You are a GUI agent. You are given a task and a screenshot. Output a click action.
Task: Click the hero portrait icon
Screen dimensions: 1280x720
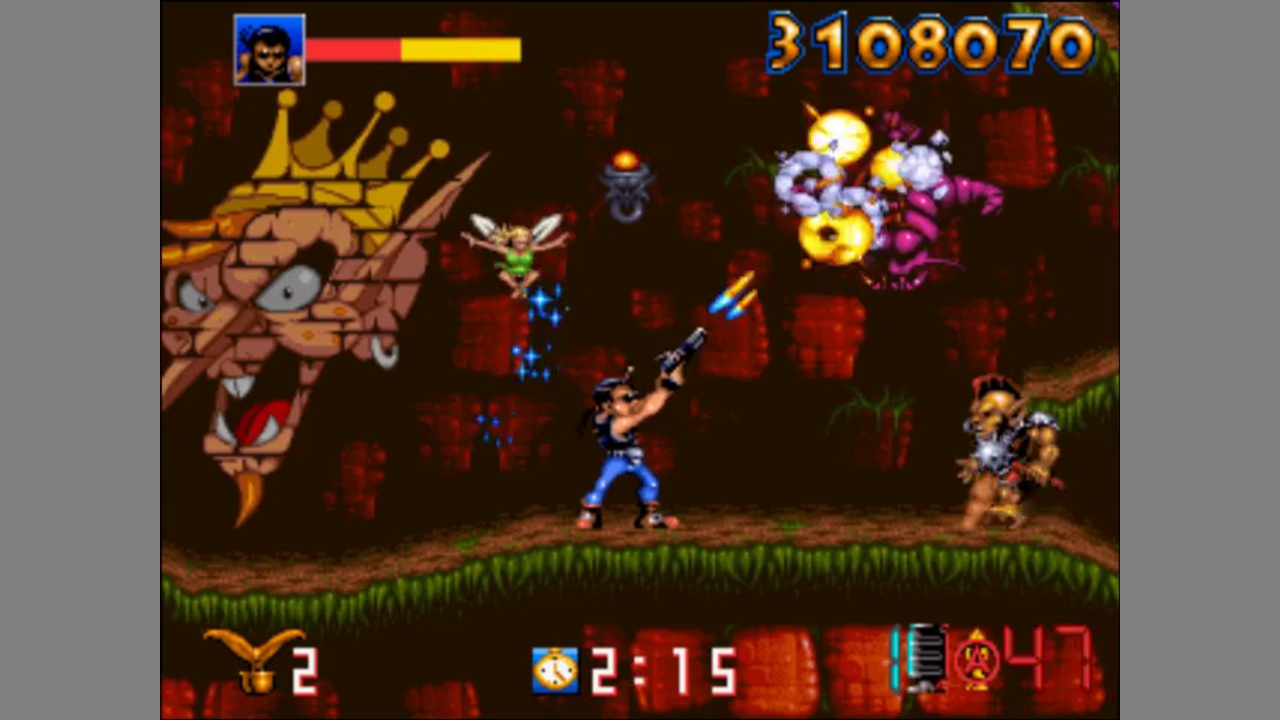(269, 50)
